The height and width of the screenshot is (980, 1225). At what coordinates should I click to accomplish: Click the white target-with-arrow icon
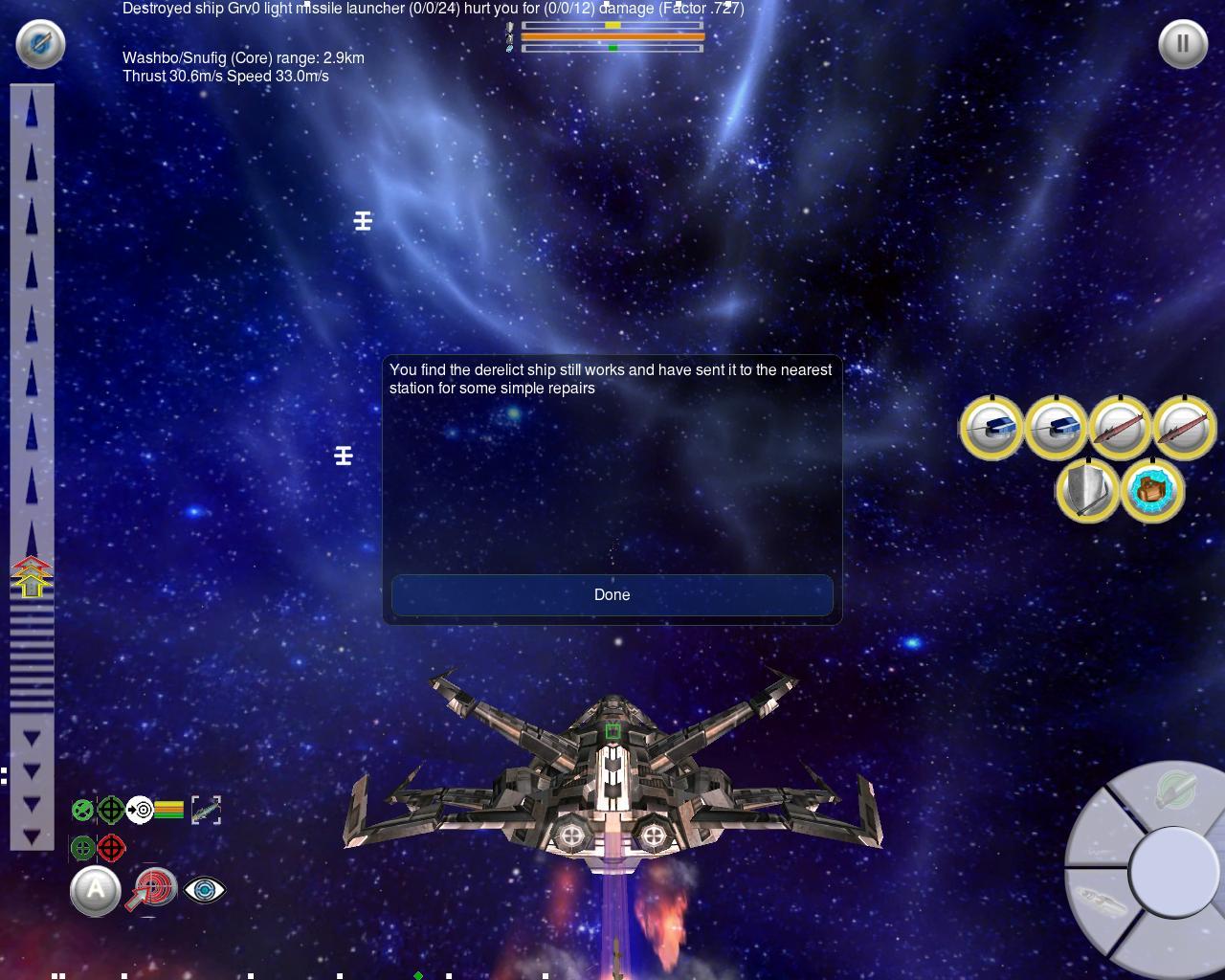tap(140, 811)
